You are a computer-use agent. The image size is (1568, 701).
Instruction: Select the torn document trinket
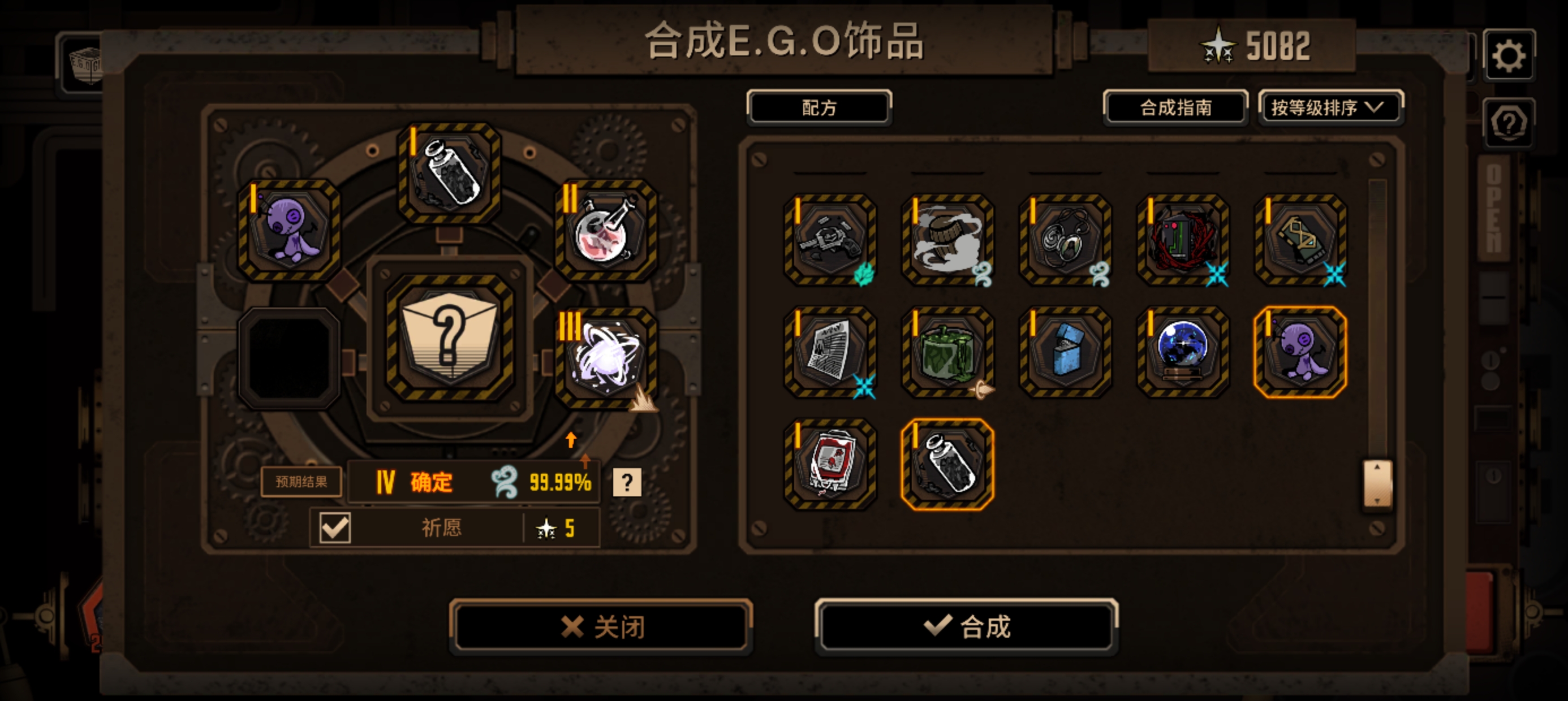pyautogui.click(x=829, y=353)
